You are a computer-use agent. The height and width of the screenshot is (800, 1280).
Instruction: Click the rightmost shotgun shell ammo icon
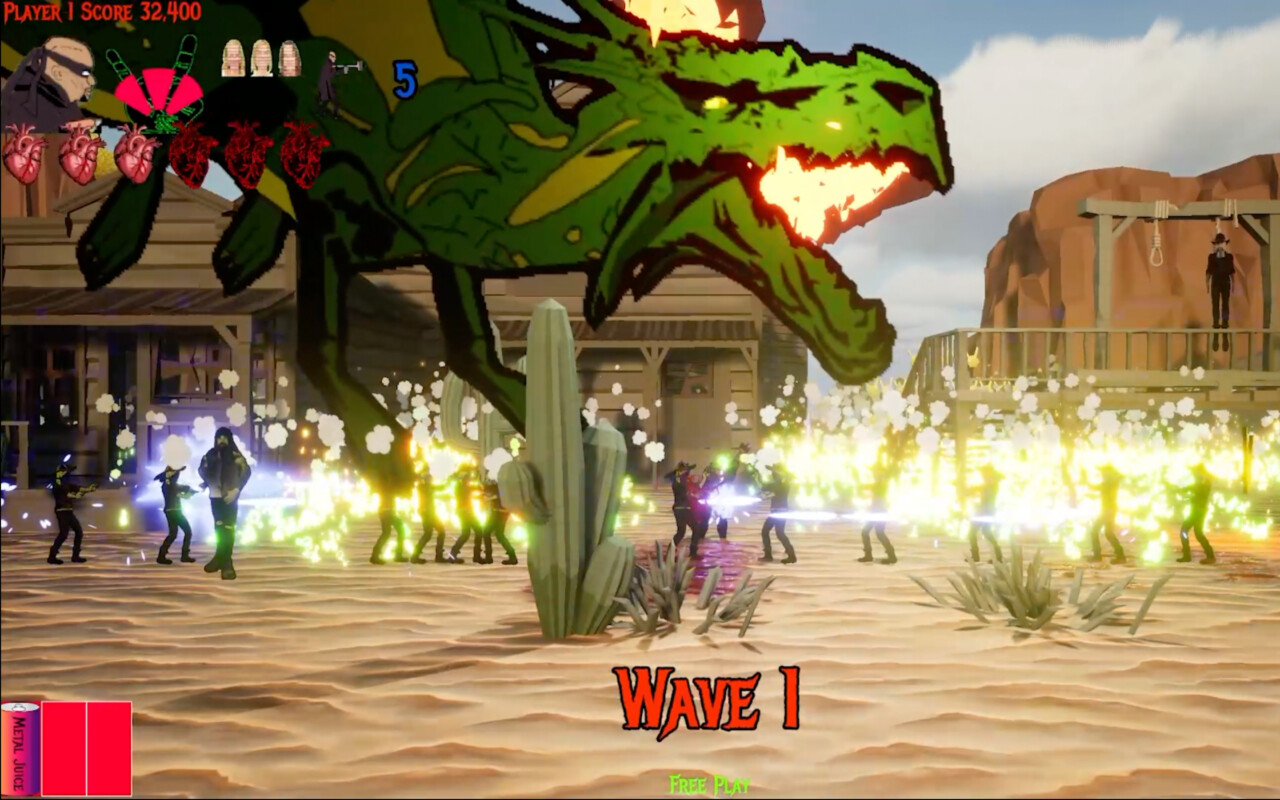289,58
